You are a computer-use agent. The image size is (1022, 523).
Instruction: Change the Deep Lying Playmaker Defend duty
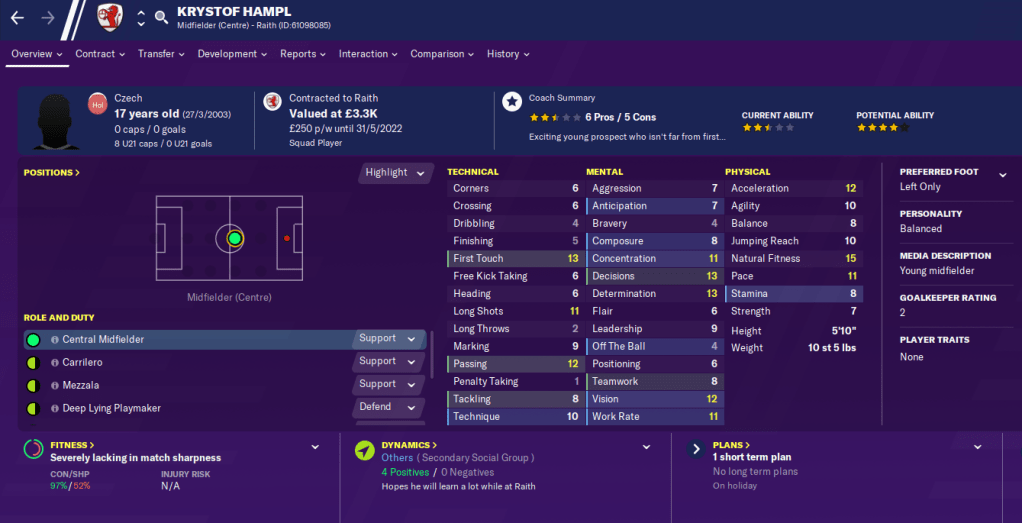[x=388, y=408]
